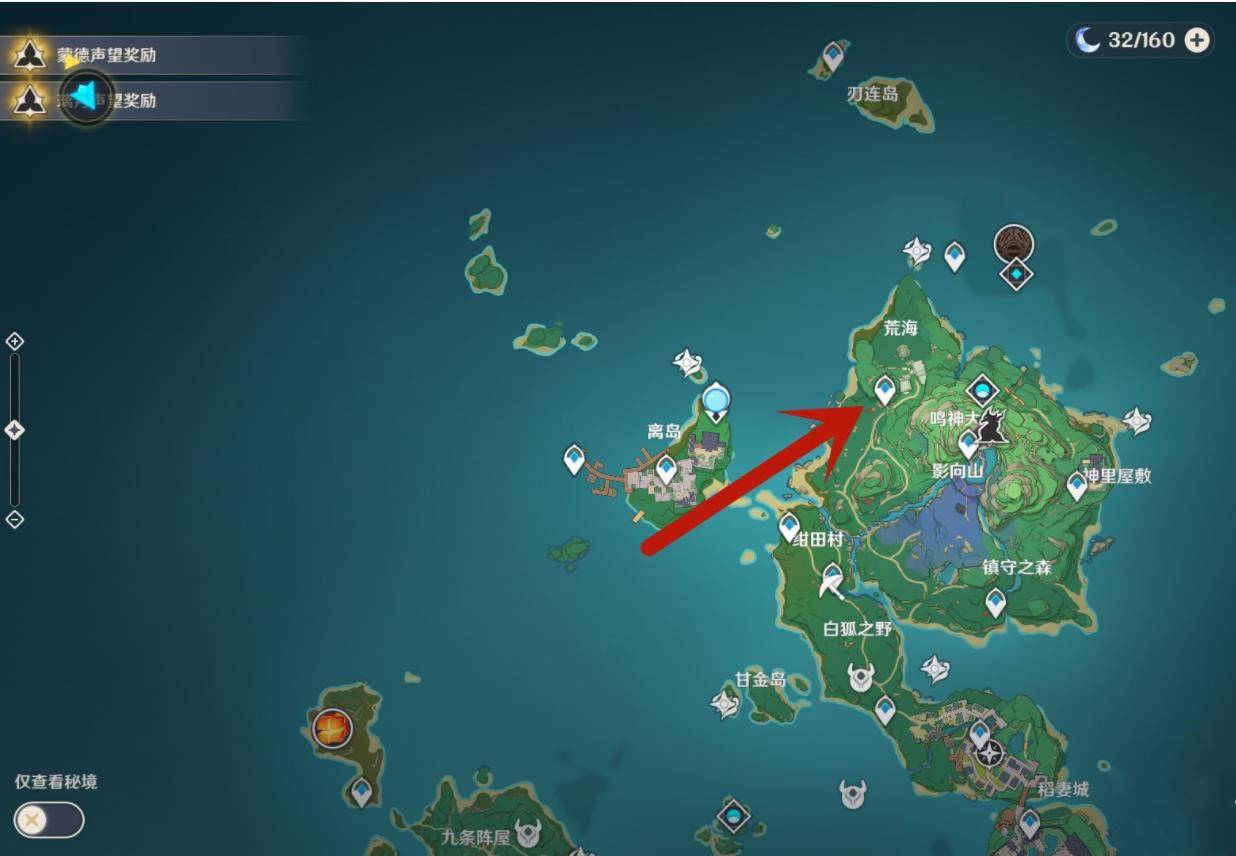The height and width of the screenshot is (856, 1236).
Task: Select the waypoint at 绀田村
Action: (x=790, y=525)
